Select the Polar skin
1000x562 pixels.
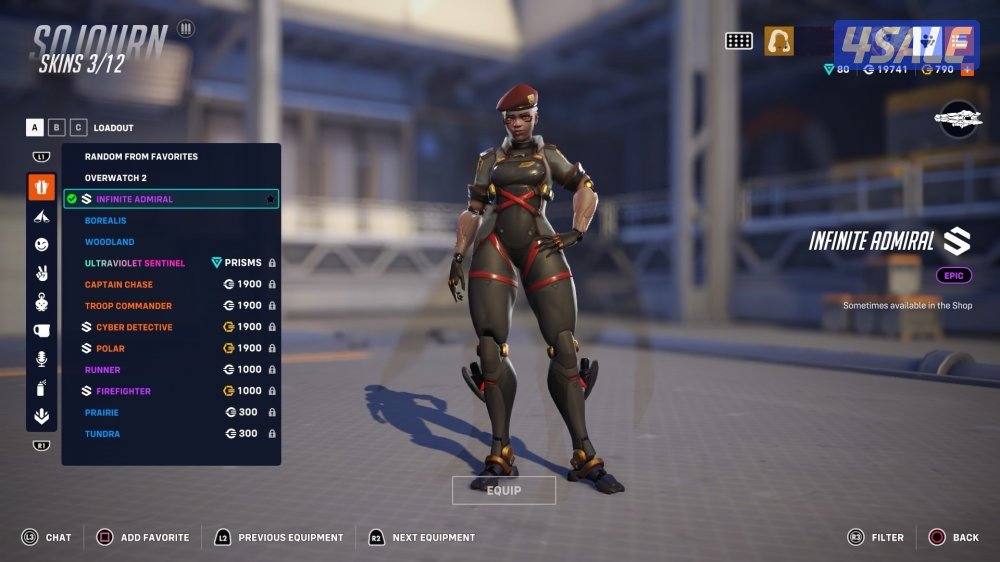pos(110,349)
